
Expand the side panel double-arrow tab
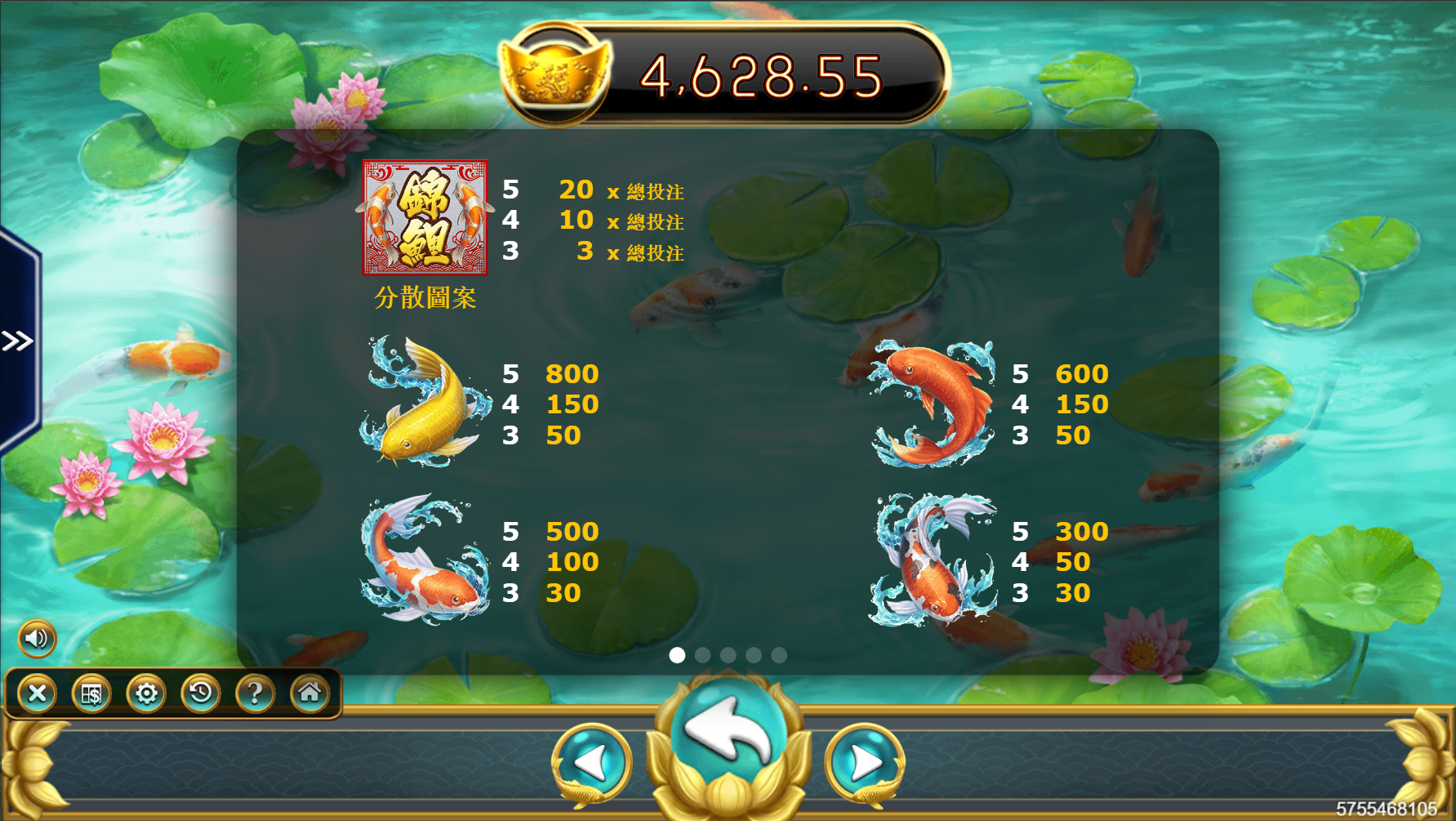[x=17, y=341]
